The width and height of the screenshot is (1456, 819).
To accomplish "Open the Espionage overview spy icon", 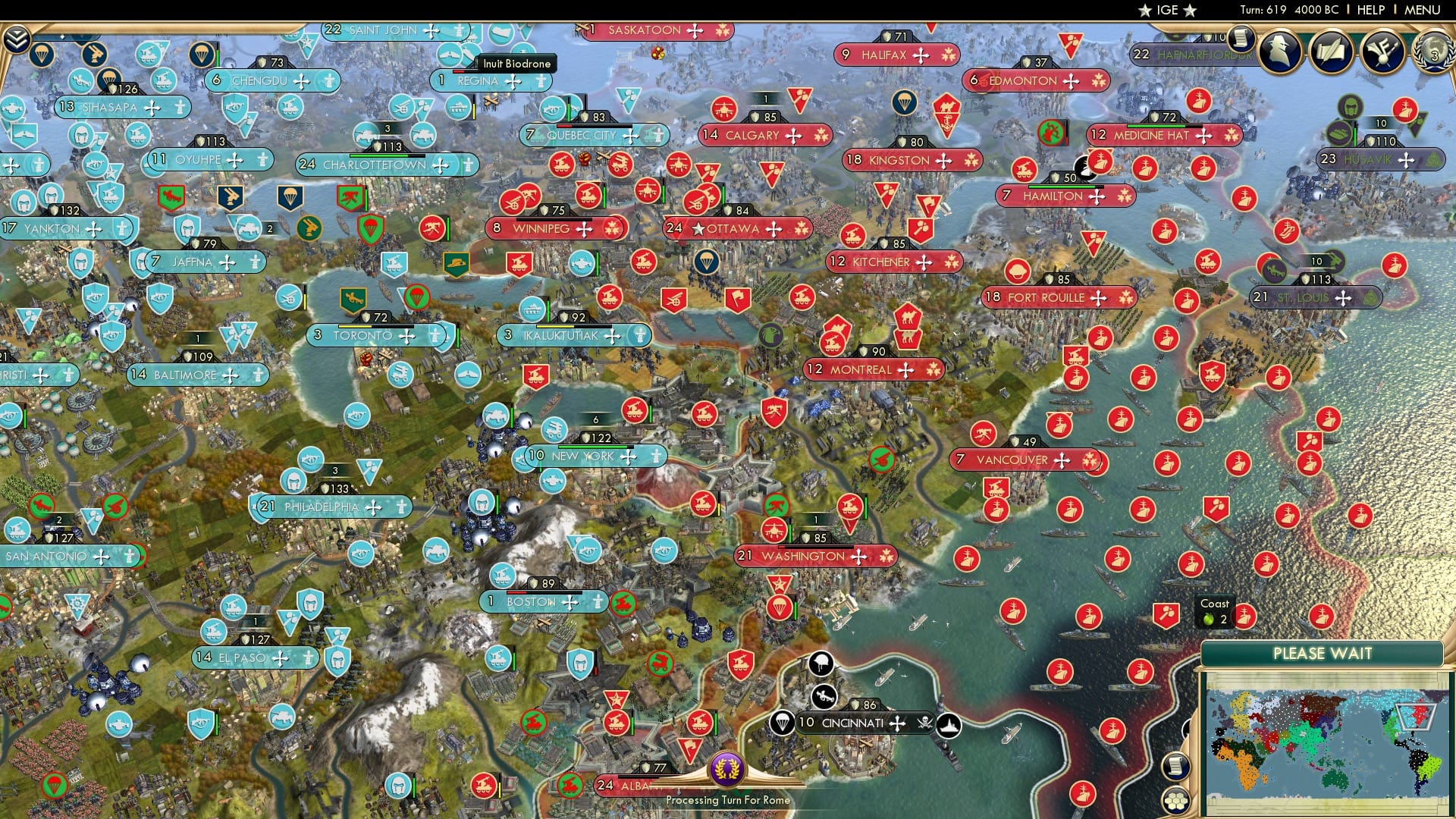I will (x=1279, y=52).
